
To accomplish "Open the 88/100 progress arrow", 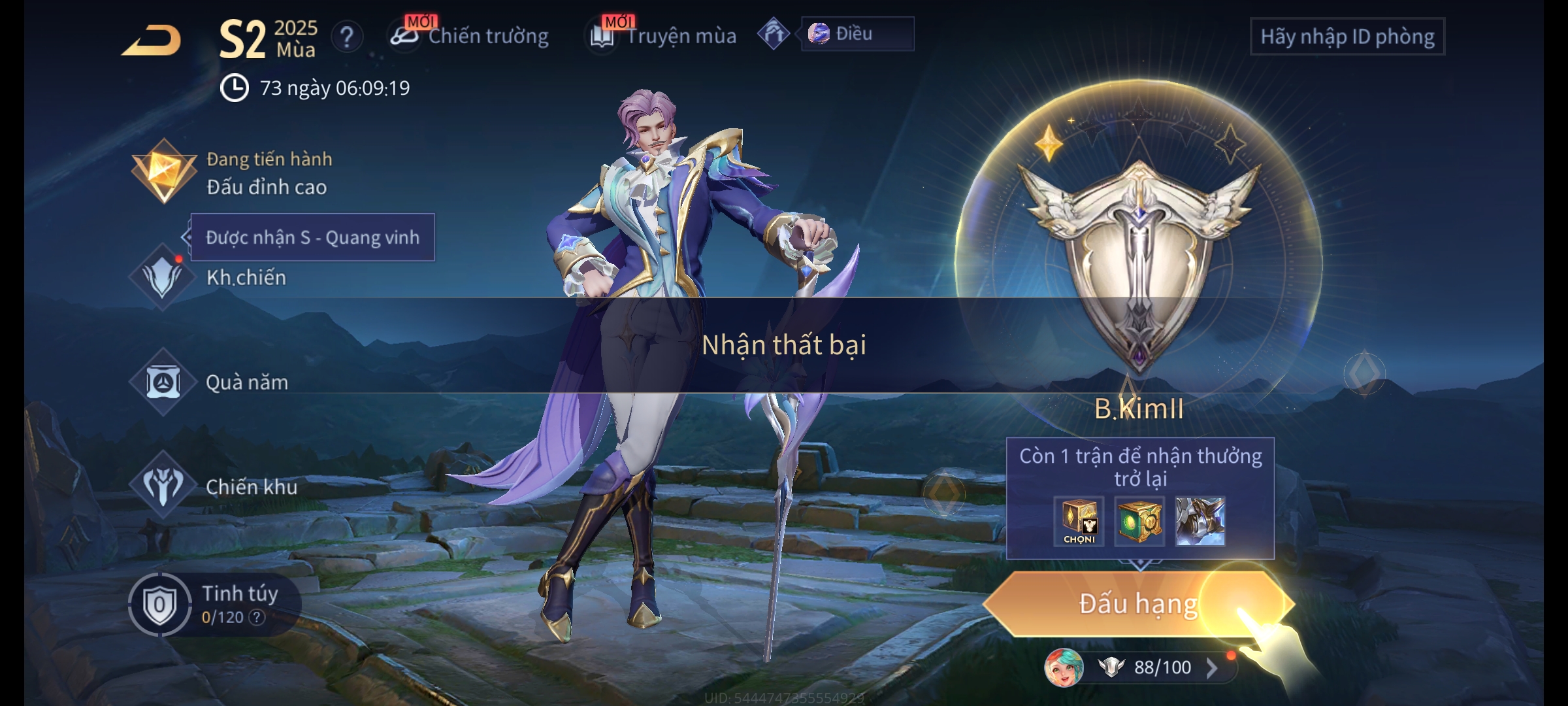I will click(1212, 667).
